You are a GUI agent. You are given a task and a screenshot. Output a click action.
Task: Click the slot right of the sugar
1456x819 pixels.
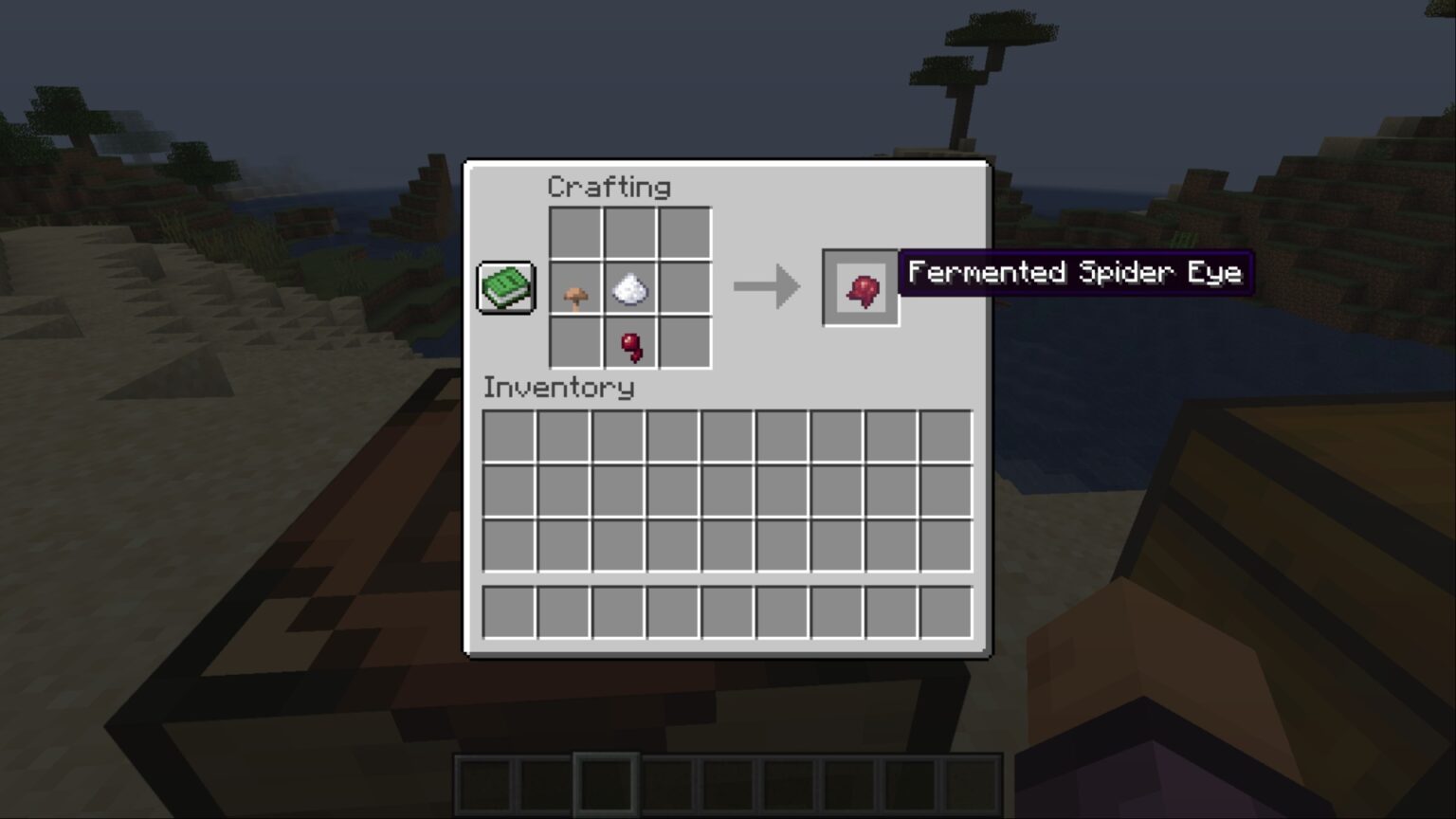tap(684, 289)
